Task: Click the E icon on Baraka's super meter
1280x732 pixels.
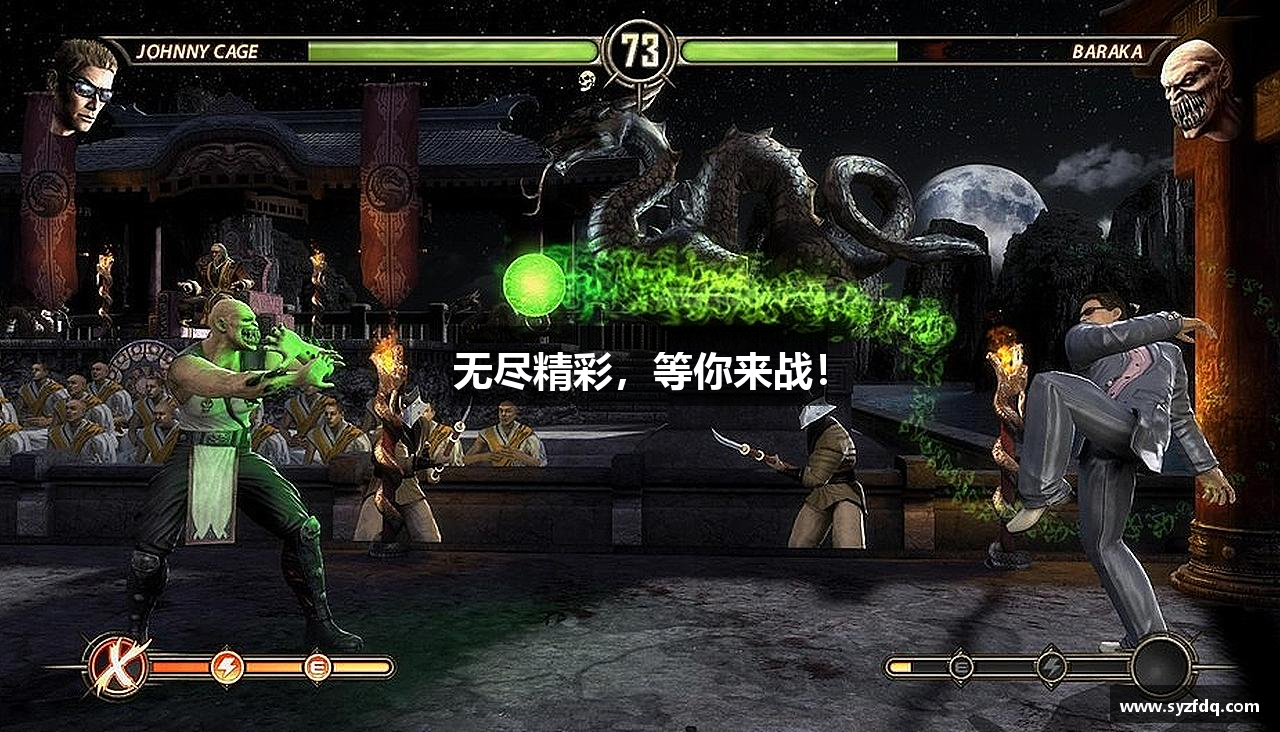Action: coord(961,666)
